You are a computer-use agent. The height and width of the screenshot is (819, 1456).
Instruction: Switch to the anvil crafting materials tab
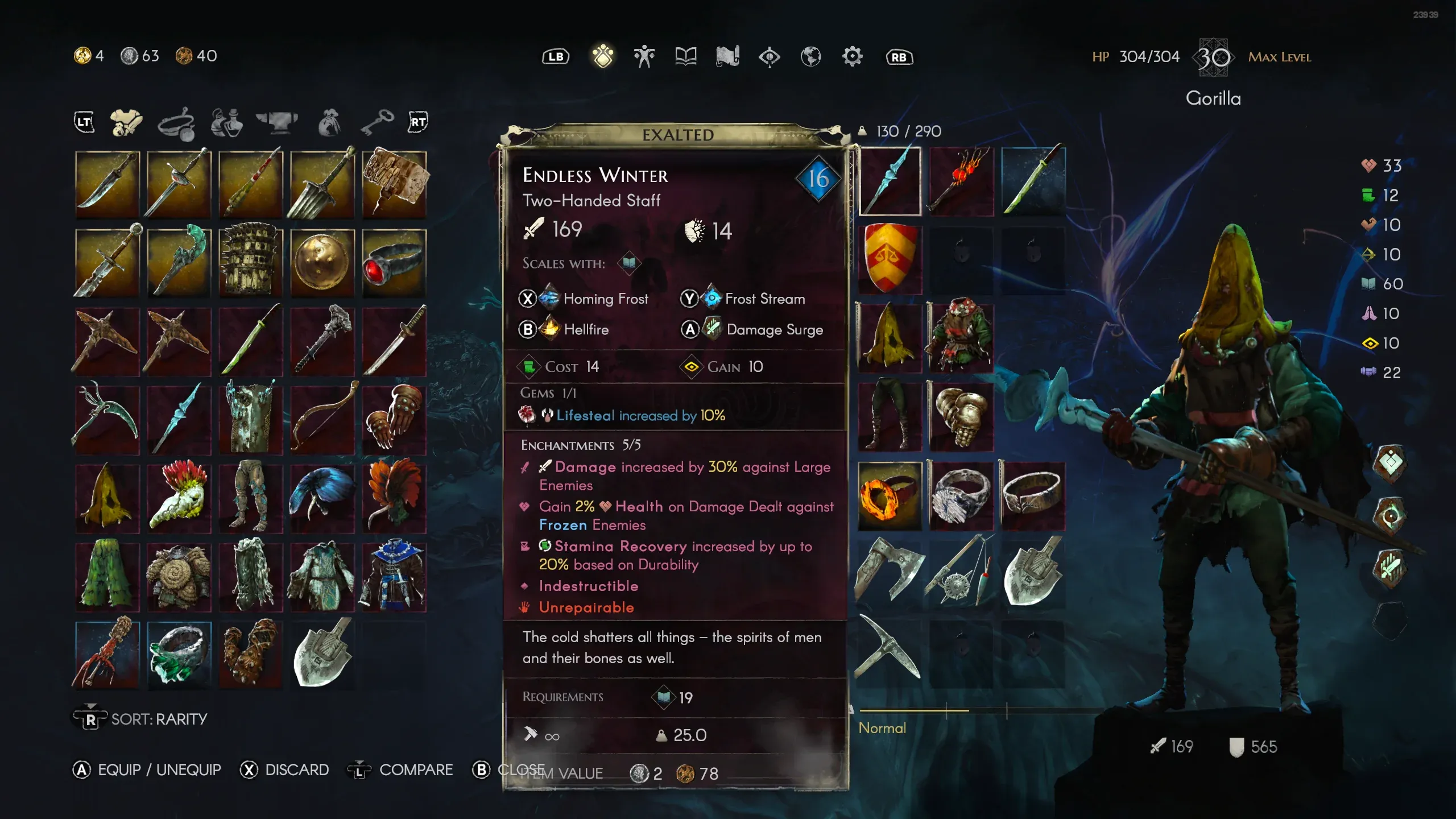[278, 121]
